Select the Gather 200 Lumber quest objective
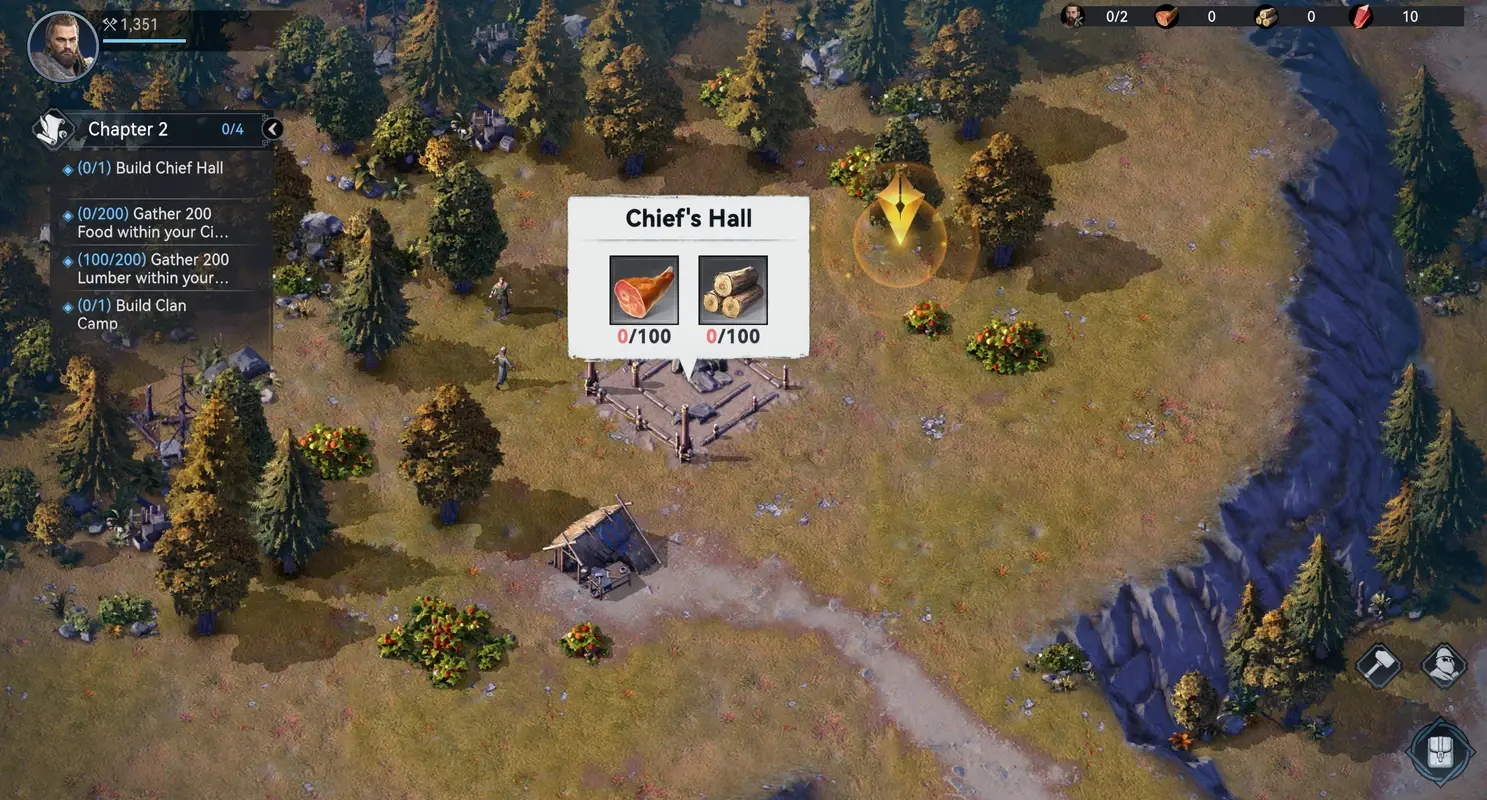 coord(150,268)
